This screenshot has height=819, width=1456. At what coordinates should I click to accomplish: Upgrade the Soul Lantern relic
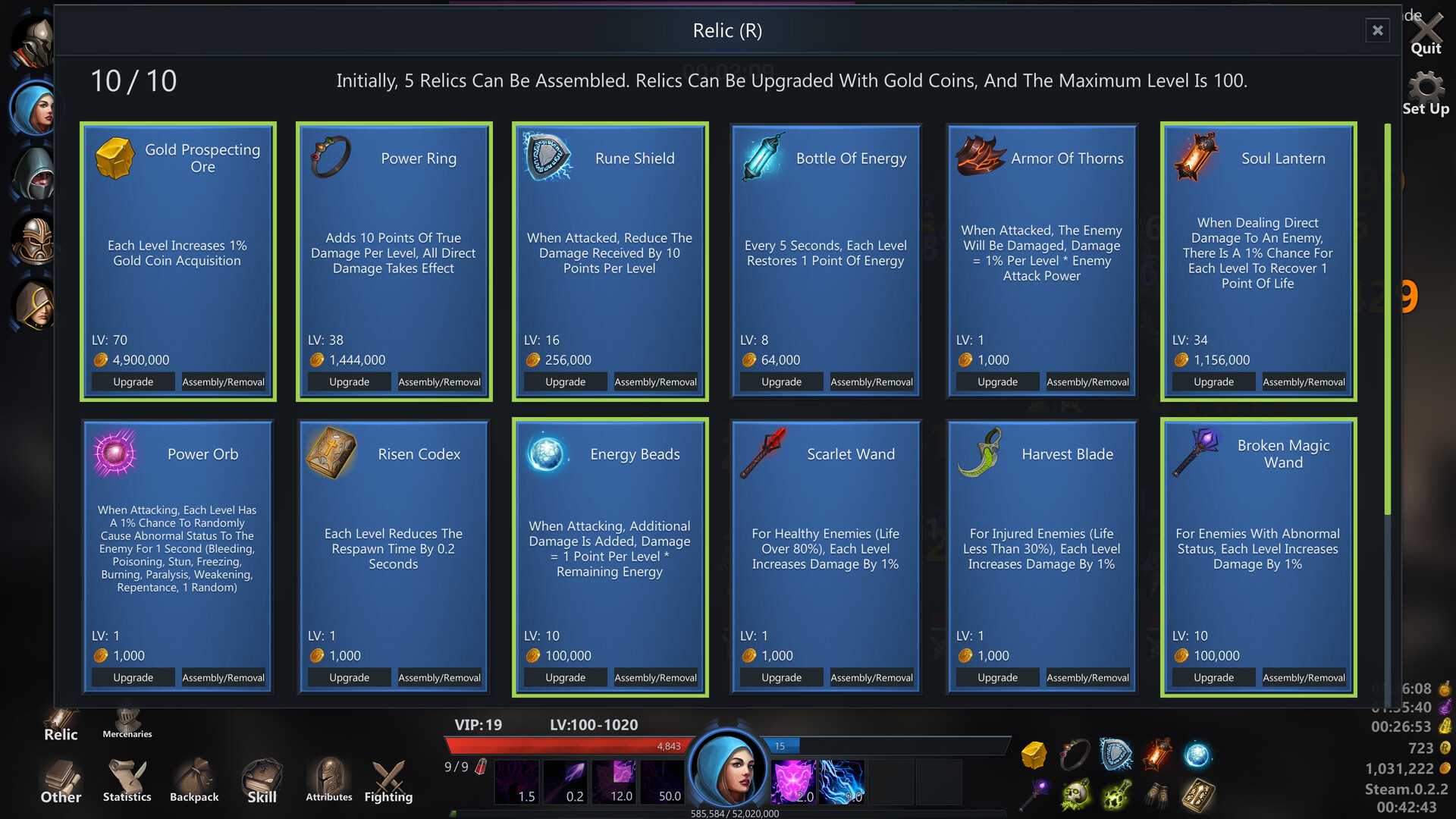[1213, 381]
